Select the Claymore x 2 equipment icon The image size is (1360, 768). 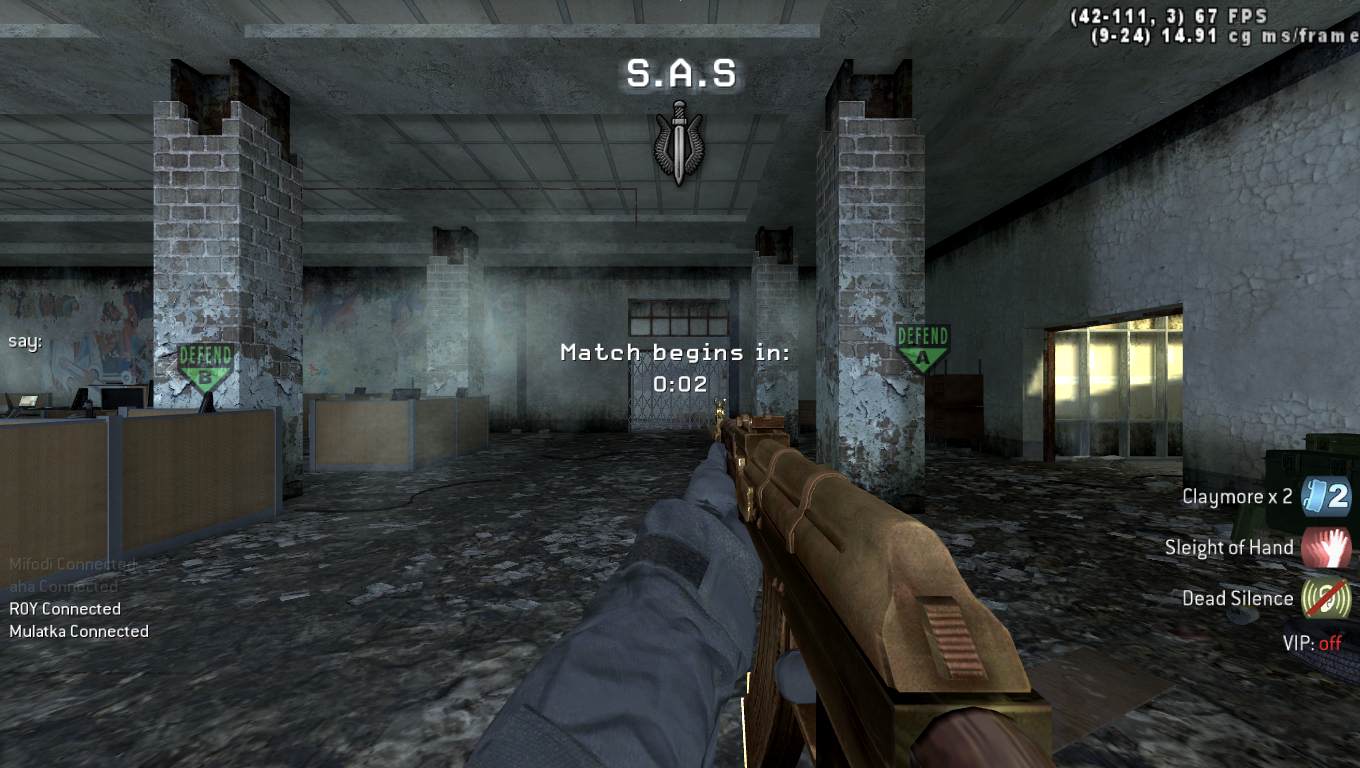[1326, 496]
